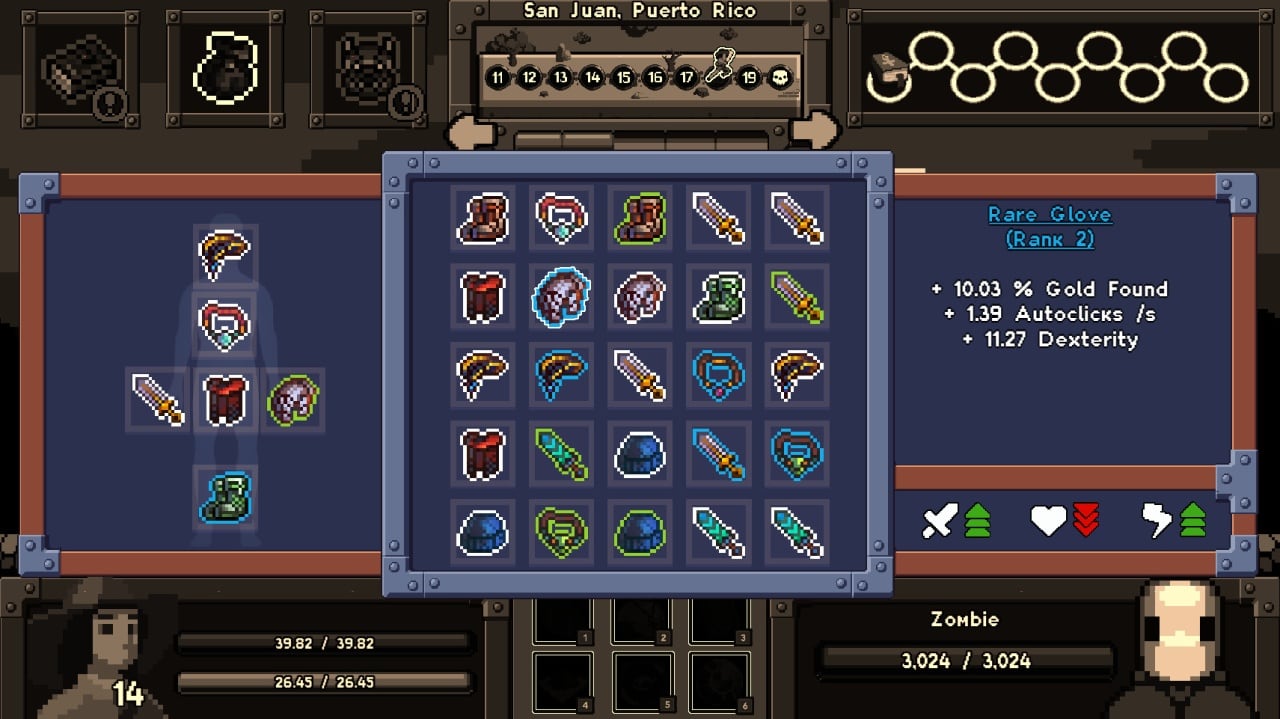Choose the blue-outlined feathered hat in inventory
Screen dimensions: 1280x719
(562, 373)
